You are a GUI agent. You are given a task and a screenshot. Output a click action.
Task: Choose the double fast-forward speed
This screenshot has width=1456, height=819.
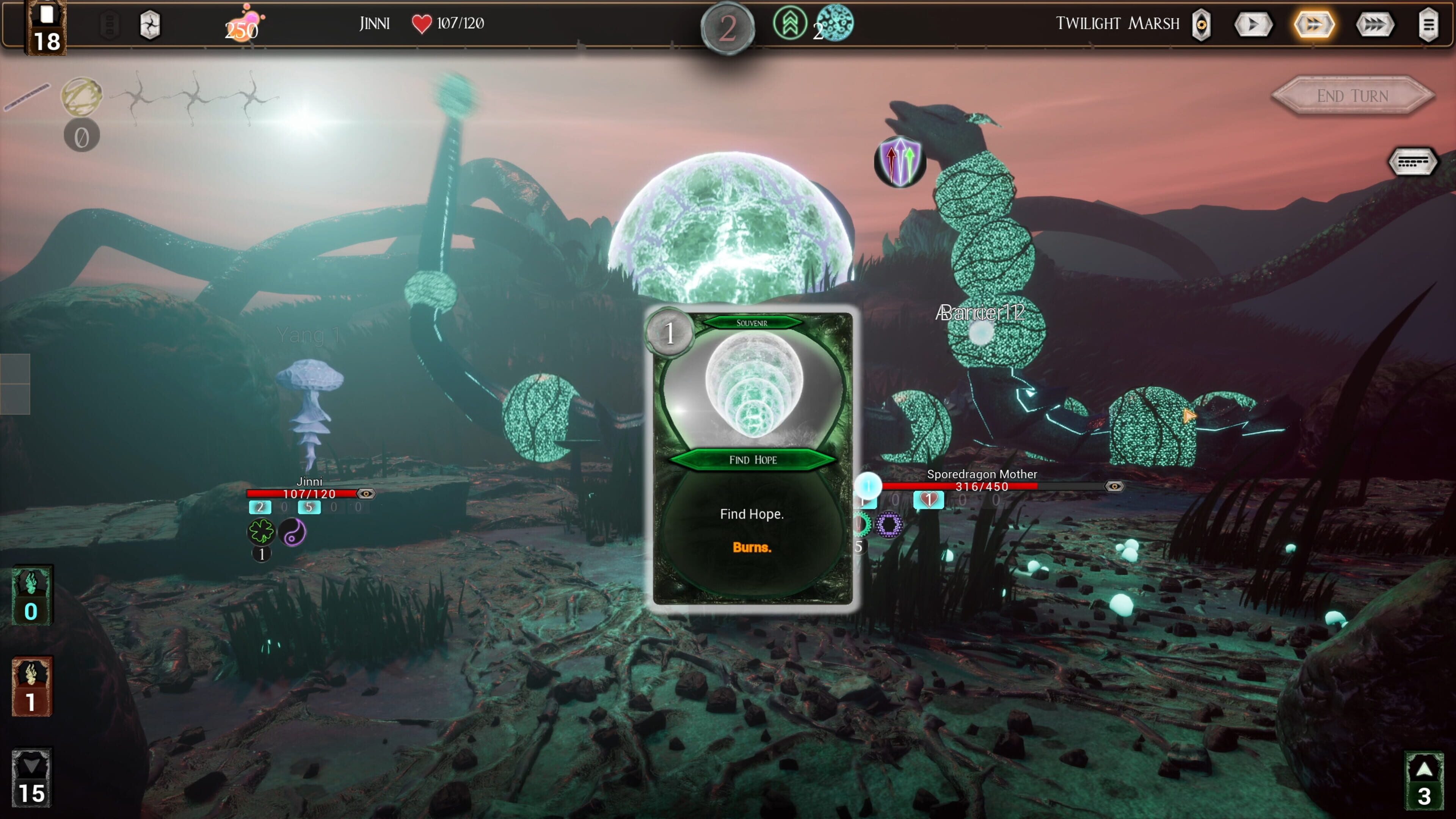(x=1313, y=24)
